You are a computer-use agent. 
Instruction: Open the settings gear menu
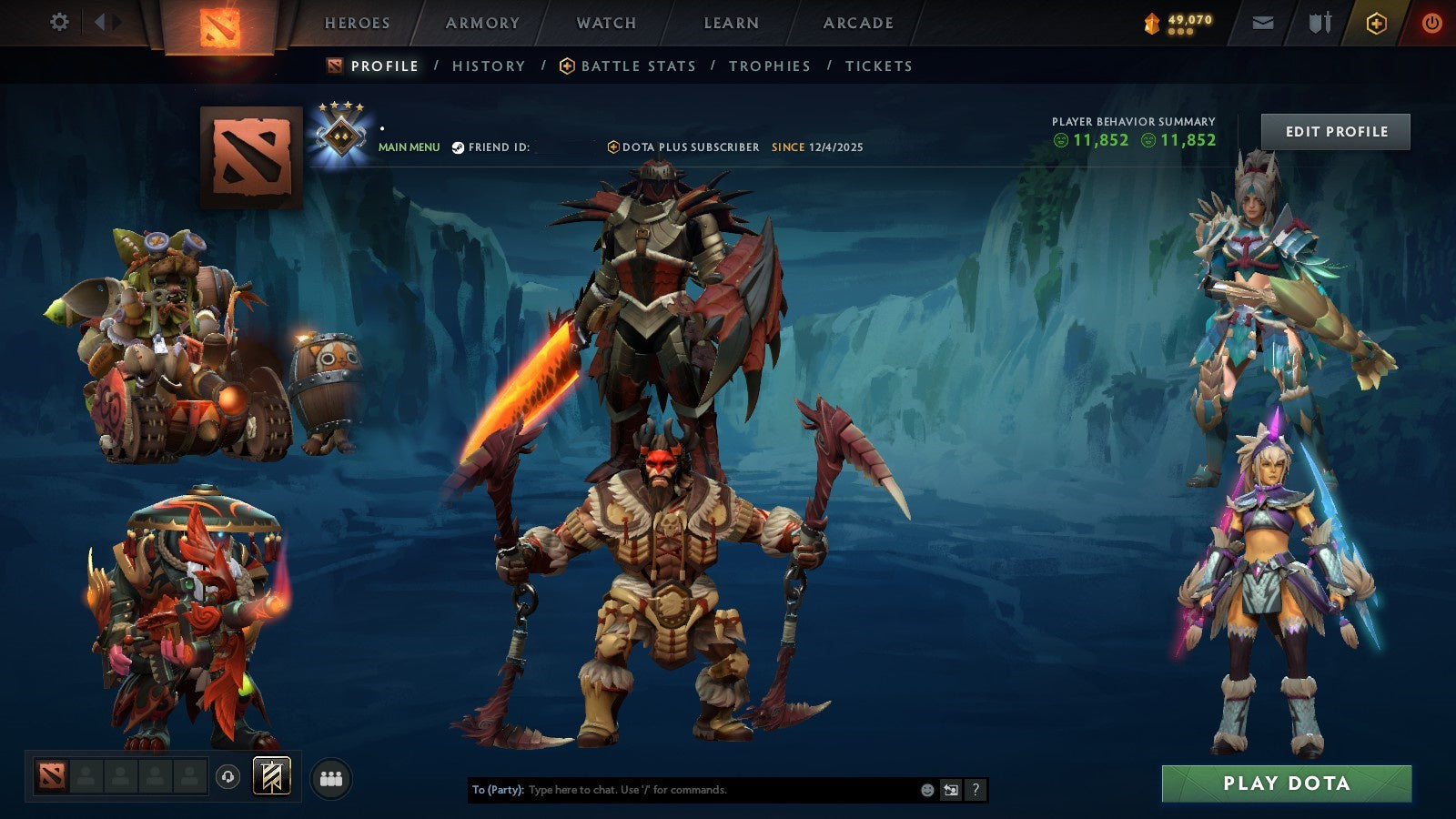(x=59, y=22)
